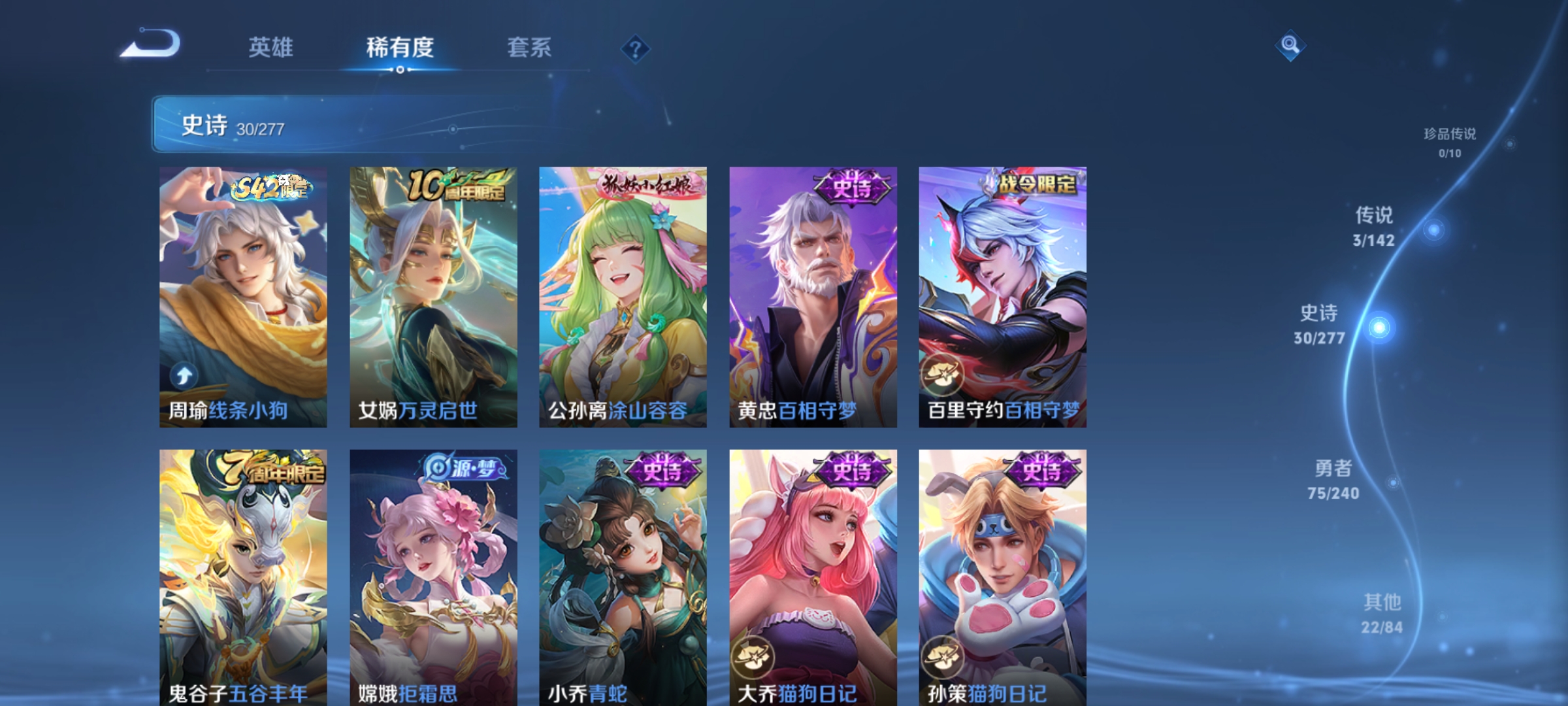
Task: Open the 女娲万灵启世 skin name link
Action: 416,409
